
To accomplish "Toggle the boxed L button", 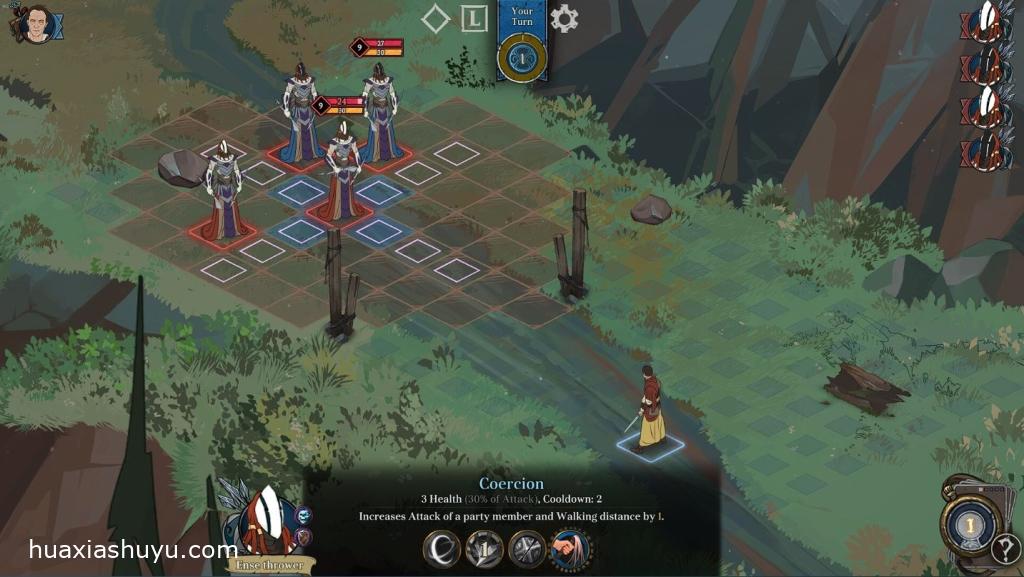I will (474, 18).
